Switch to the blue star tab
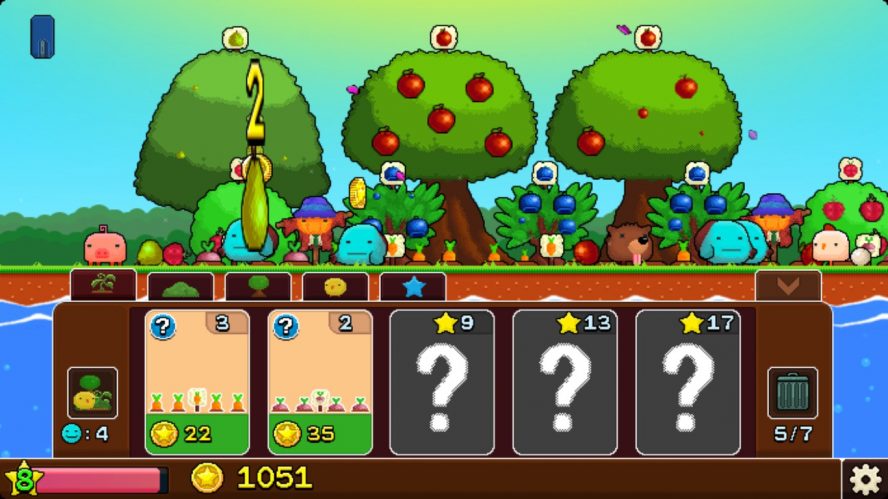This screenshot has height=499, width=888. pos(412,287)
